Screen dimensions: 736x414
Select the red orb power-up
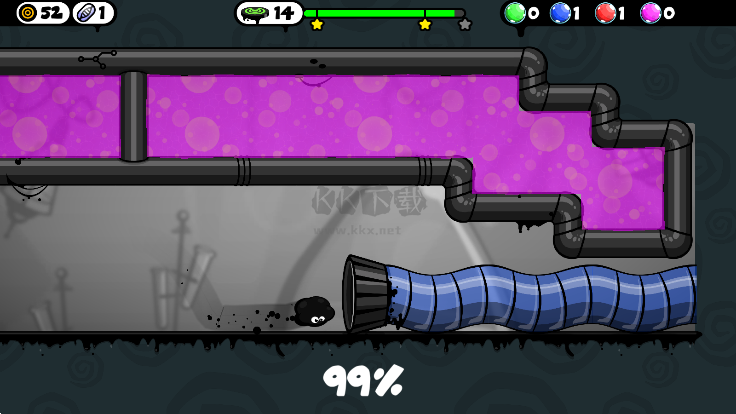pos(606,13)
